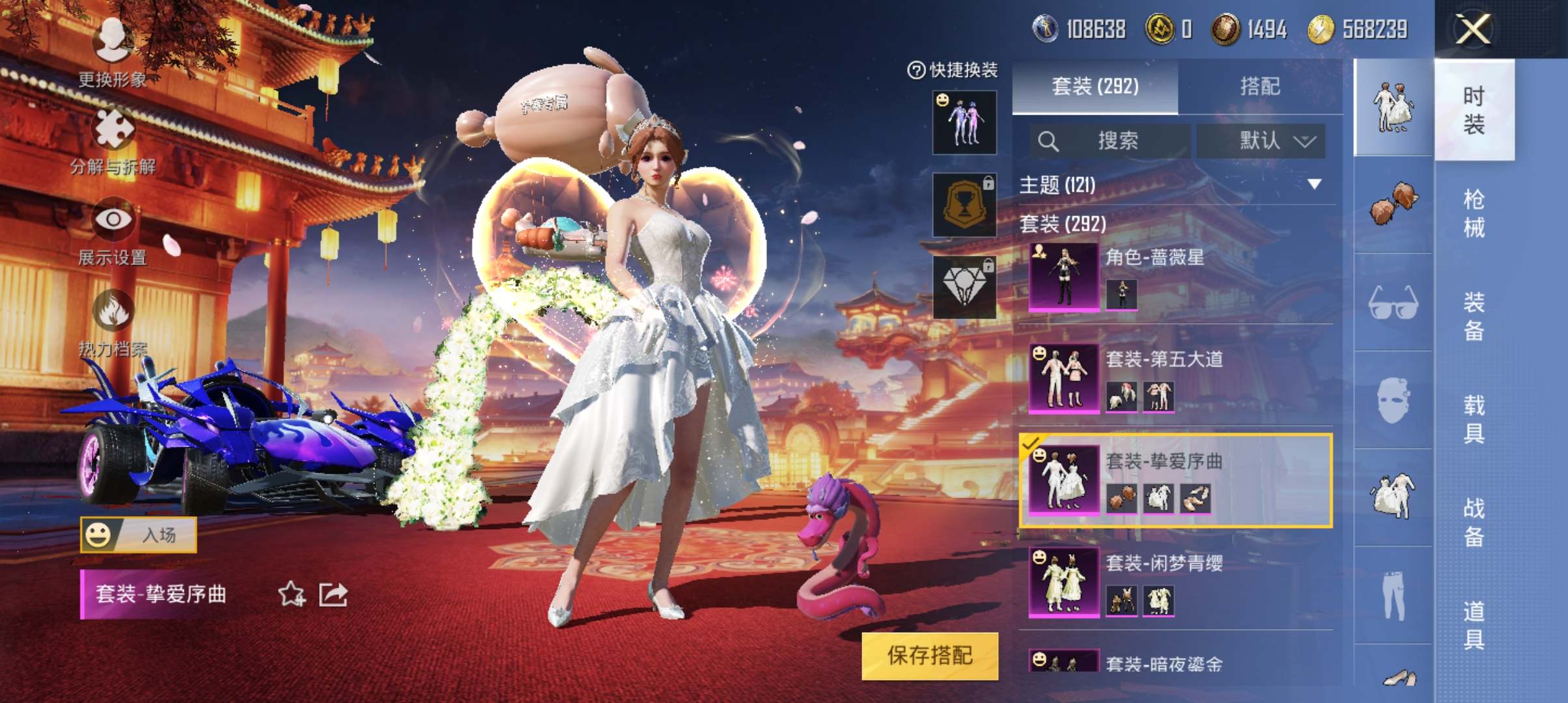Go to the 战备 category
The height and width of the screenshot is (703, 1568).
pyautogui.click(x=1474, y=522)
